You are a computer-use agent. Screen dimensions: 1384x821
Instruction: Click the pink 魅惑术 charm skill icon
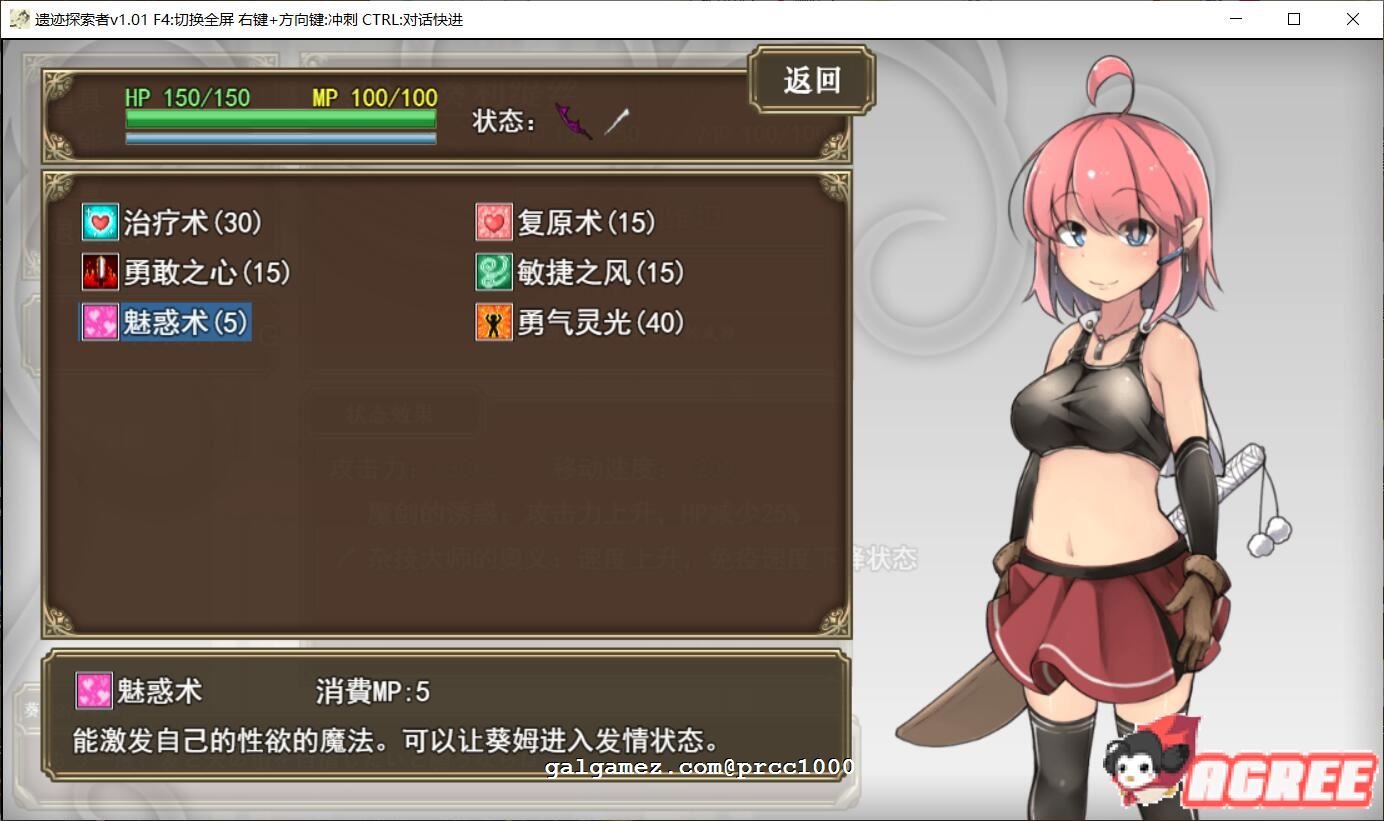pos(99,322)
